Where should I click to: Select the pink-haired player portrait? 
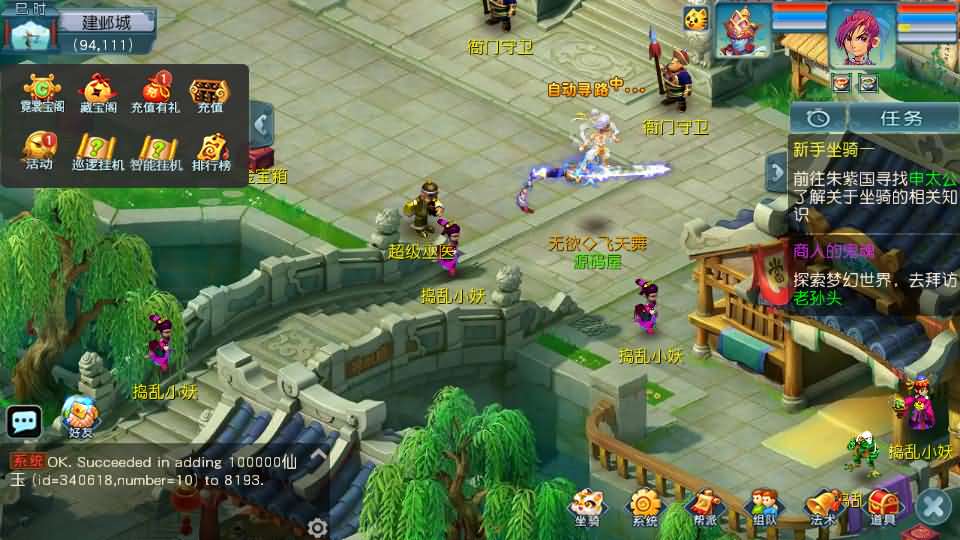point(860,36)
